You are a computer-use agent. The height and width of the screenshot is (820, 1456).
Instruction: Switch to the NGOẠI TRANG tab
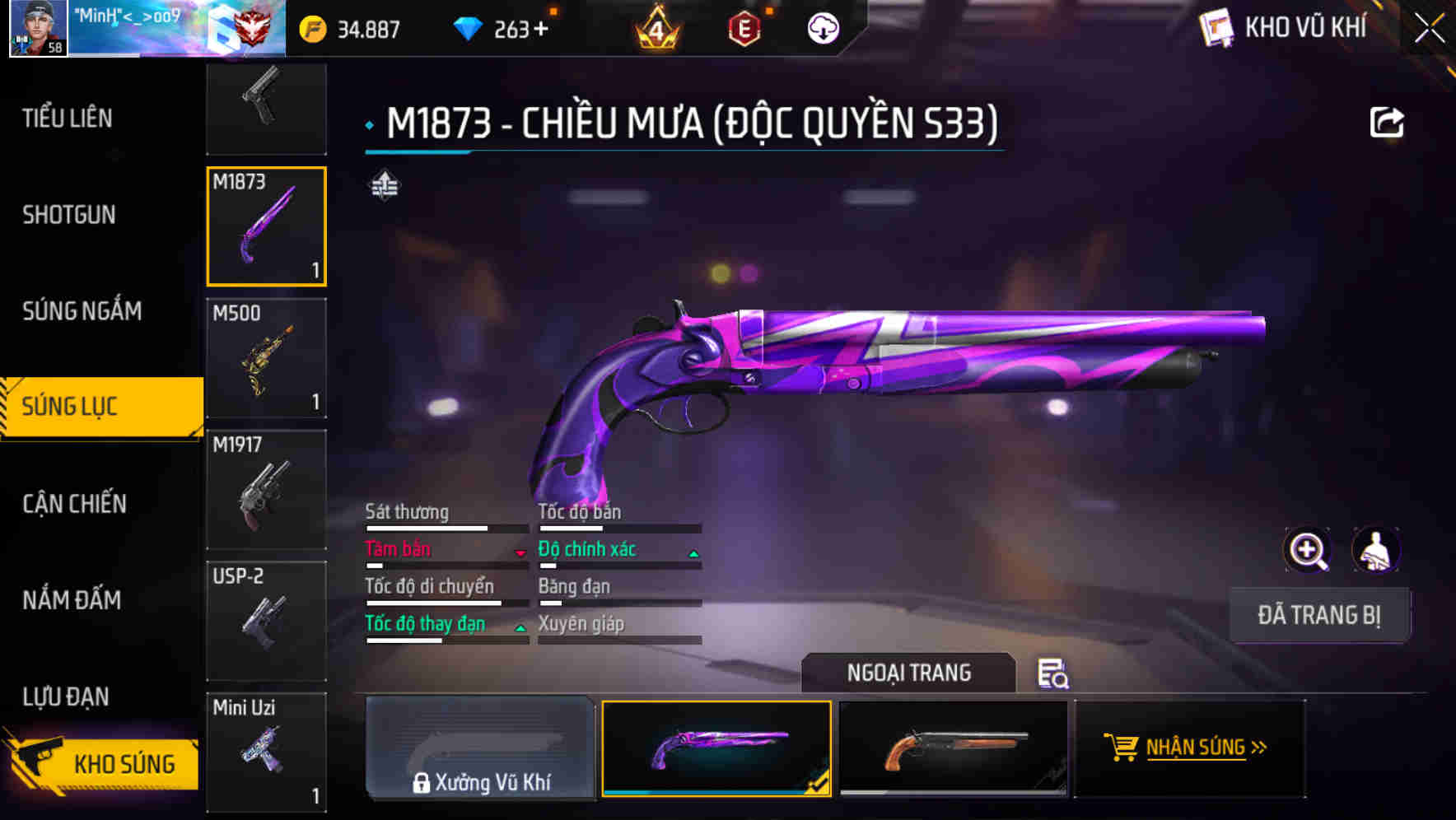point(908,673)
